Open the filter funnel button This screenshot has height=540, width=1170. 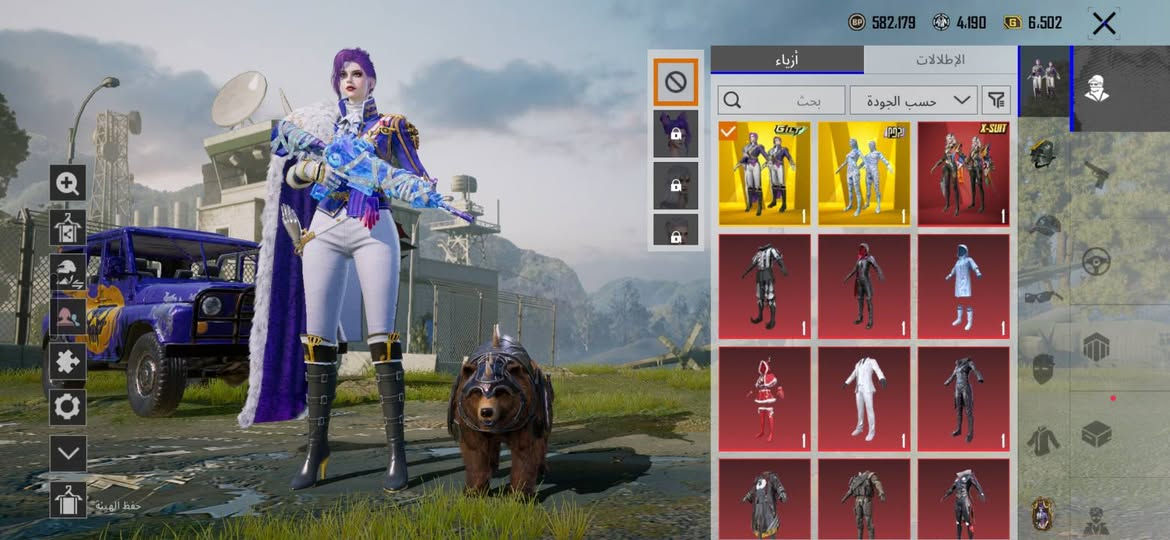[997, 100]
